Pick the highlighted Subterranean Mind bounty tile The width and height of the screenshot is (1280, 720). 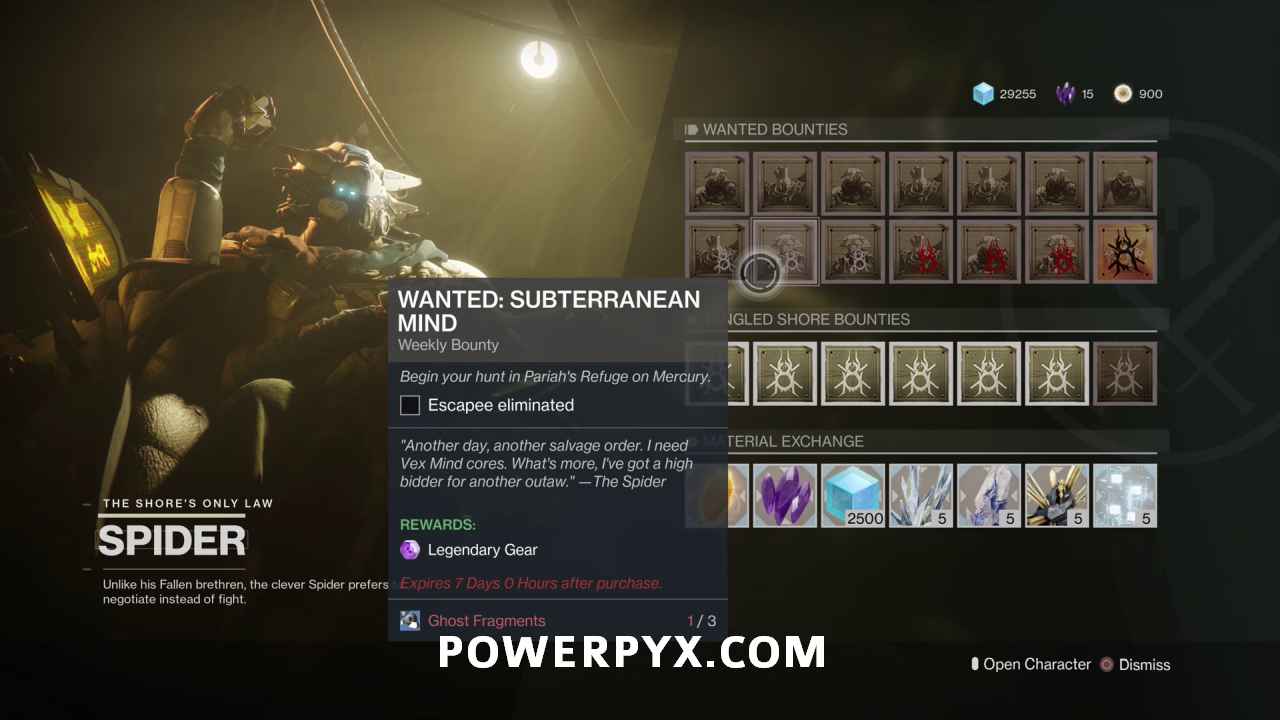coord(785,252)
